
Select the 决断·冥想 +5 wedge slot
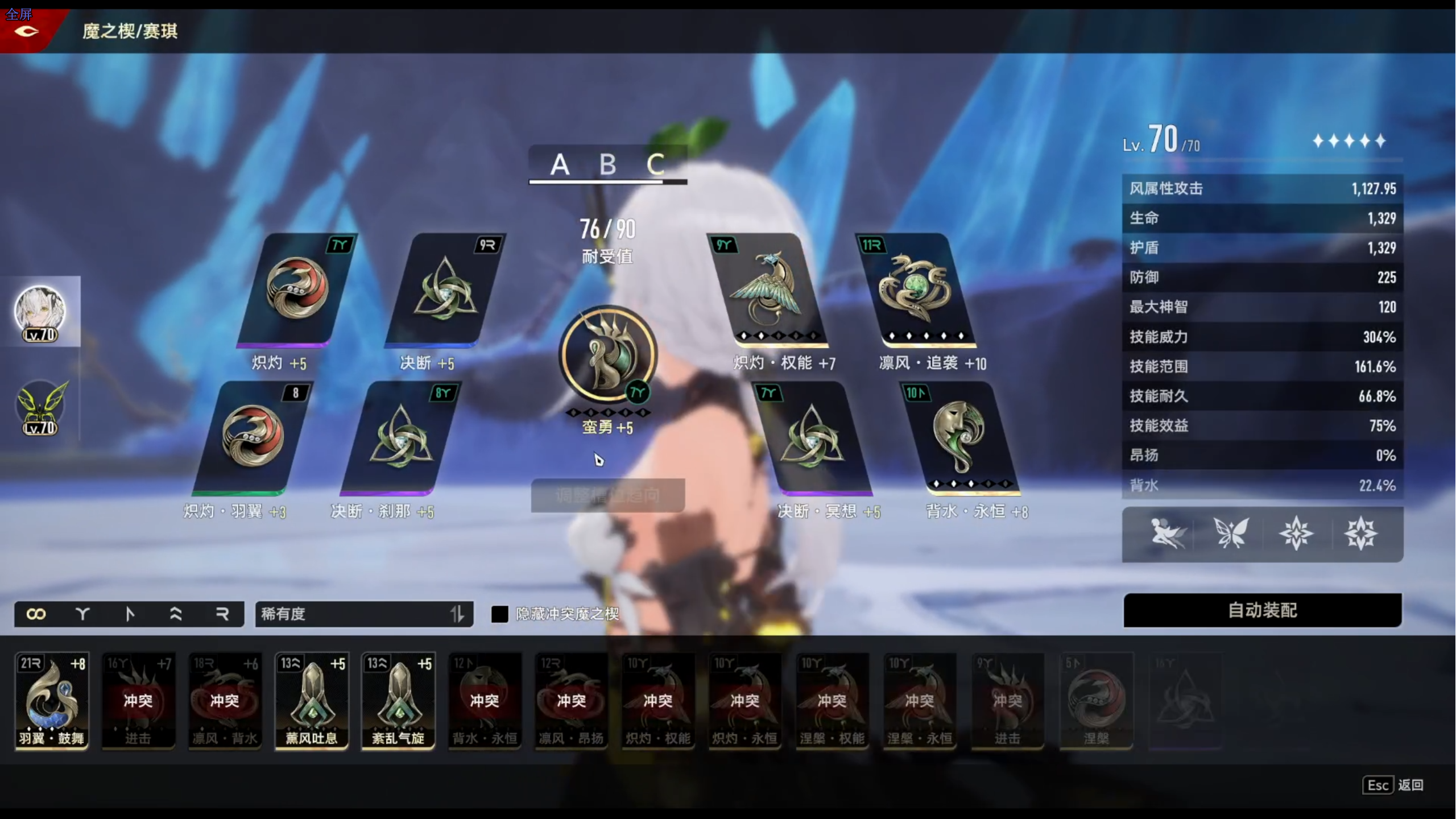[x=812, y=437]
